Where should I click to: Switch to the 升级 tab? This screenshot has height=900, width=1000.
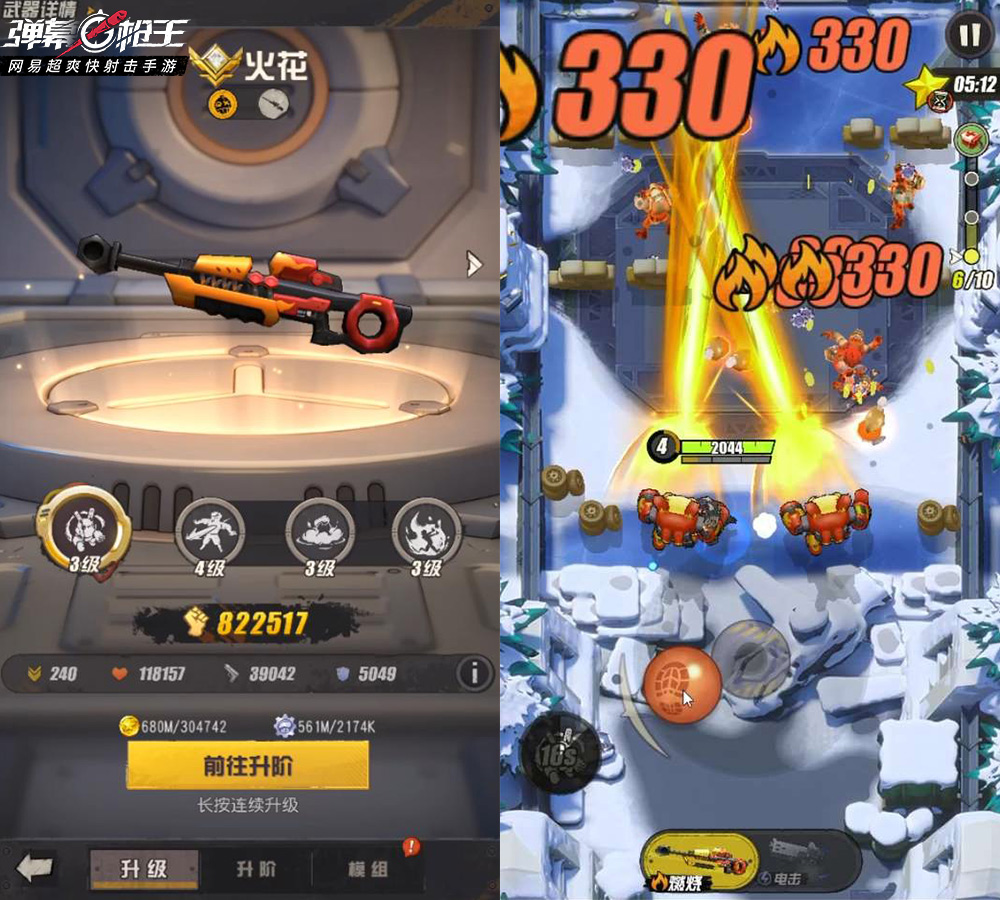tap(143, 868)
